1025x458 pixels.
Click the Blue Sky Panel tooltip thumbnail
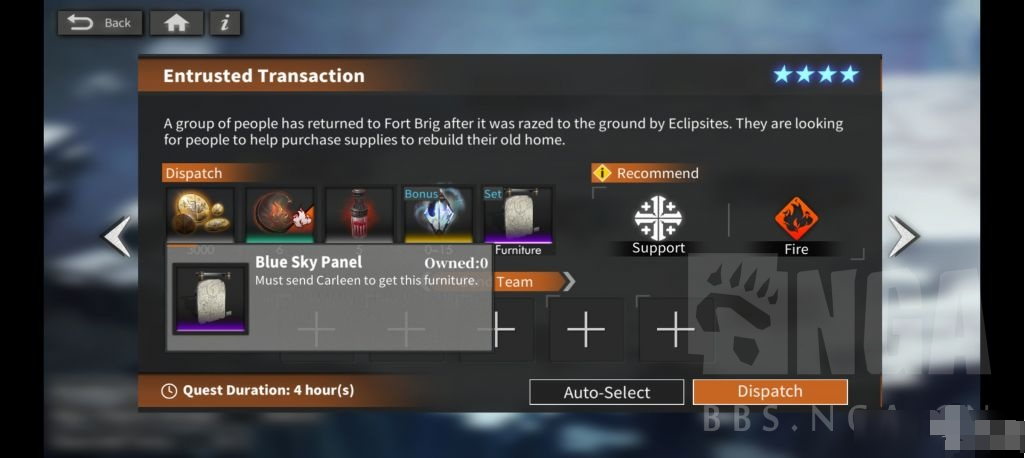point(210,298)
